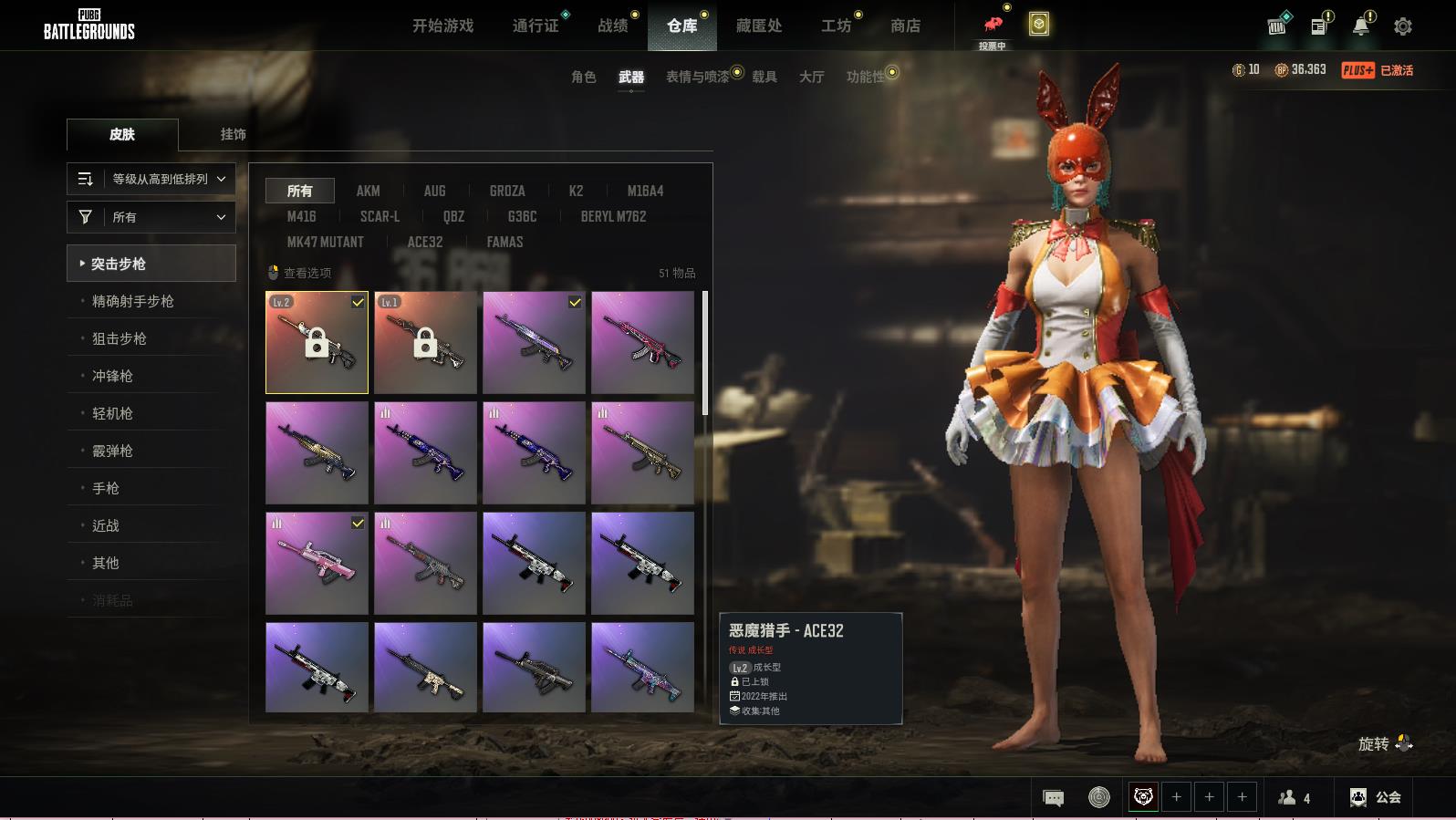1456x820 pixels.
Task: Select the 载具 vehicle tab
Action: pyautogui.click(x=764, y=77)
